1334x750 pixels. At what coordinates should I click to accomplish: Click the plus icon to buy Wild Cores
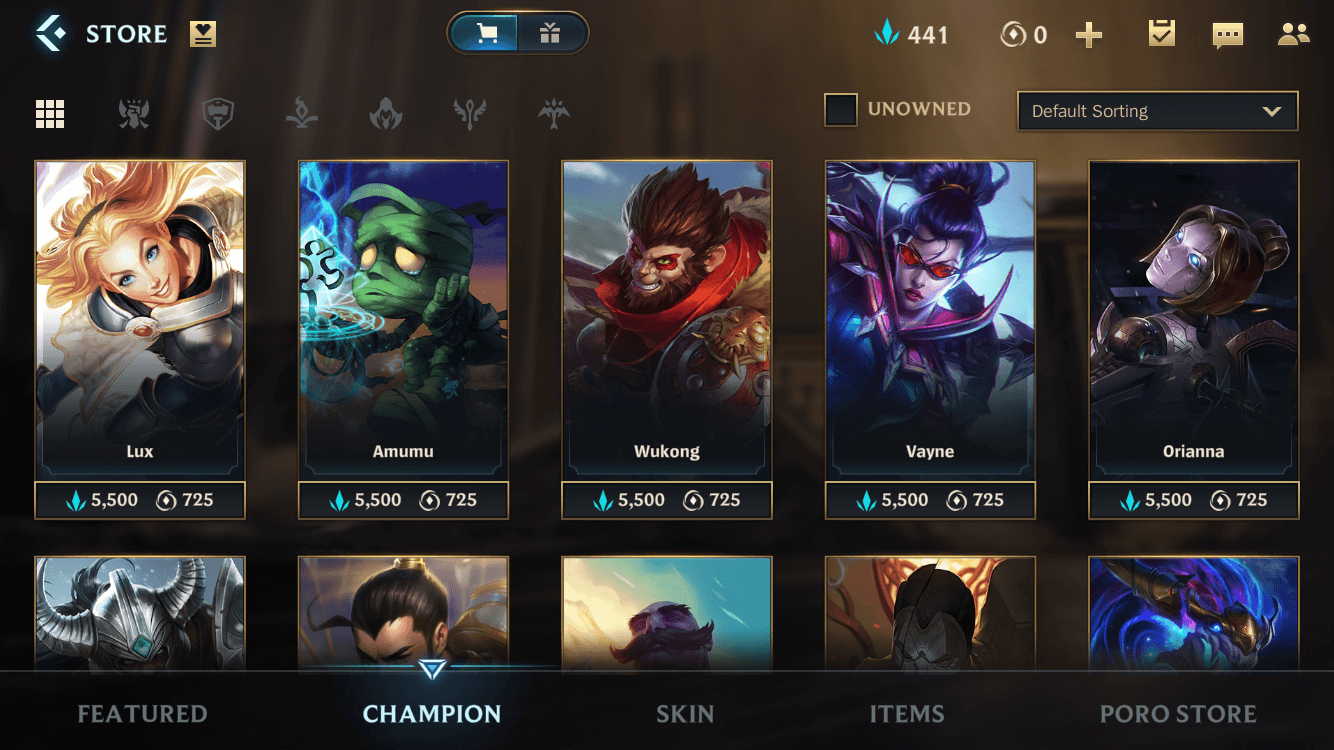coord(1089,33)
